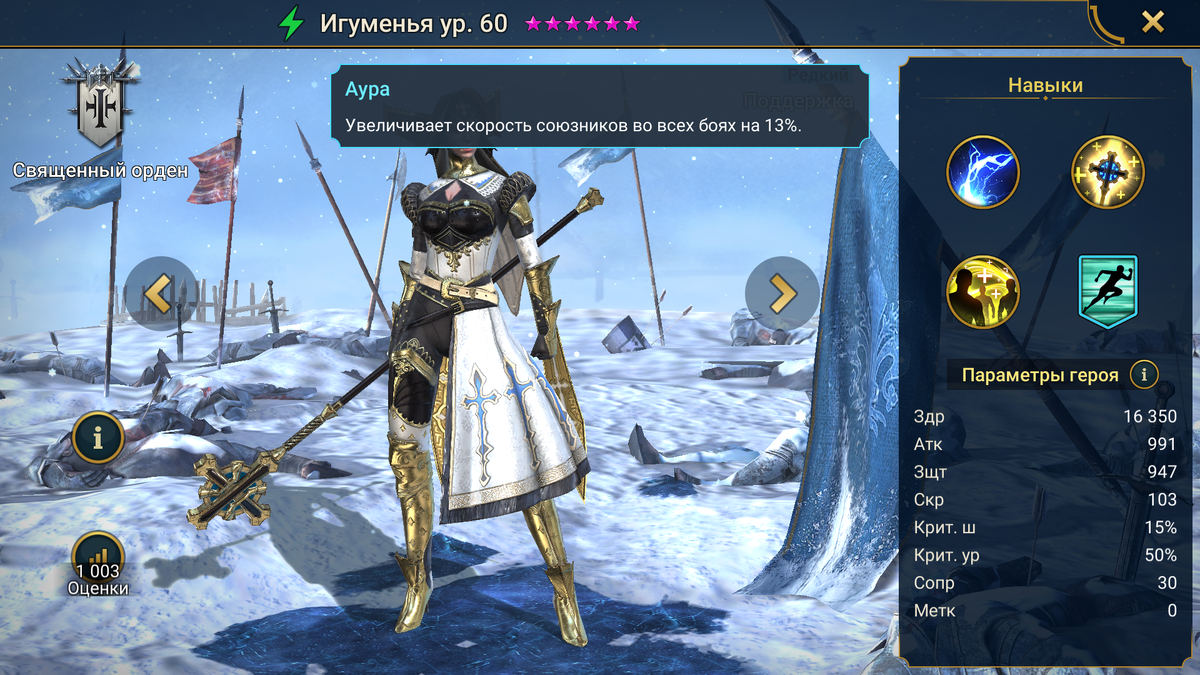This screenshot has width=1200, height=675.
Task: Open the round champion info button
Action: point(98,437)
